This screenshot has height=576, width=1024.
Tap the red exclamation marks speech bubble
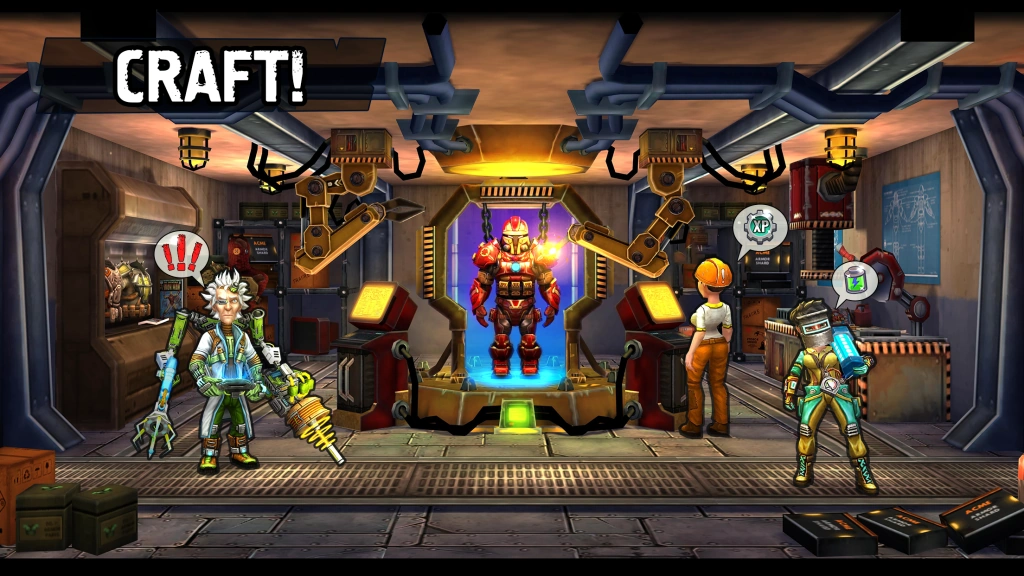tap(182, 254)
